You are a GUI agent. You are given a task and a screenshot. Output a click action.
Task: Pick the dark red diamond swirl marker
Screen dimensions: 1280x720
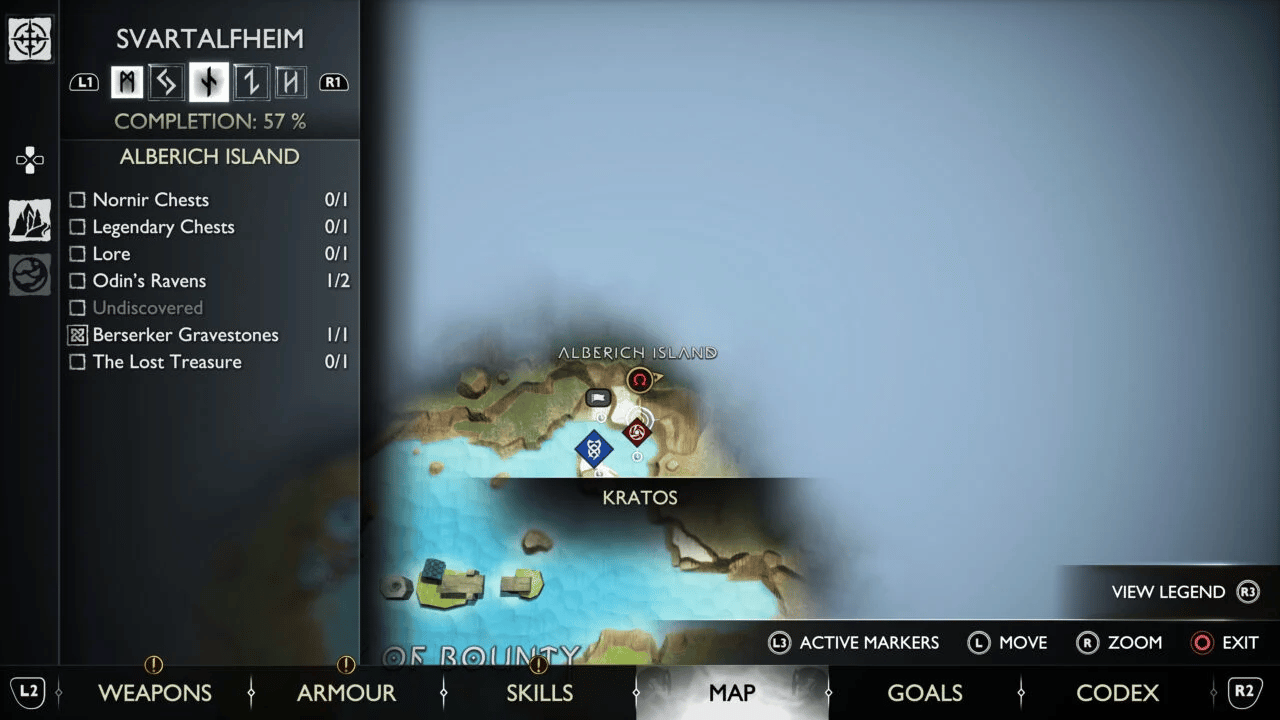click(x=636, y=432)
